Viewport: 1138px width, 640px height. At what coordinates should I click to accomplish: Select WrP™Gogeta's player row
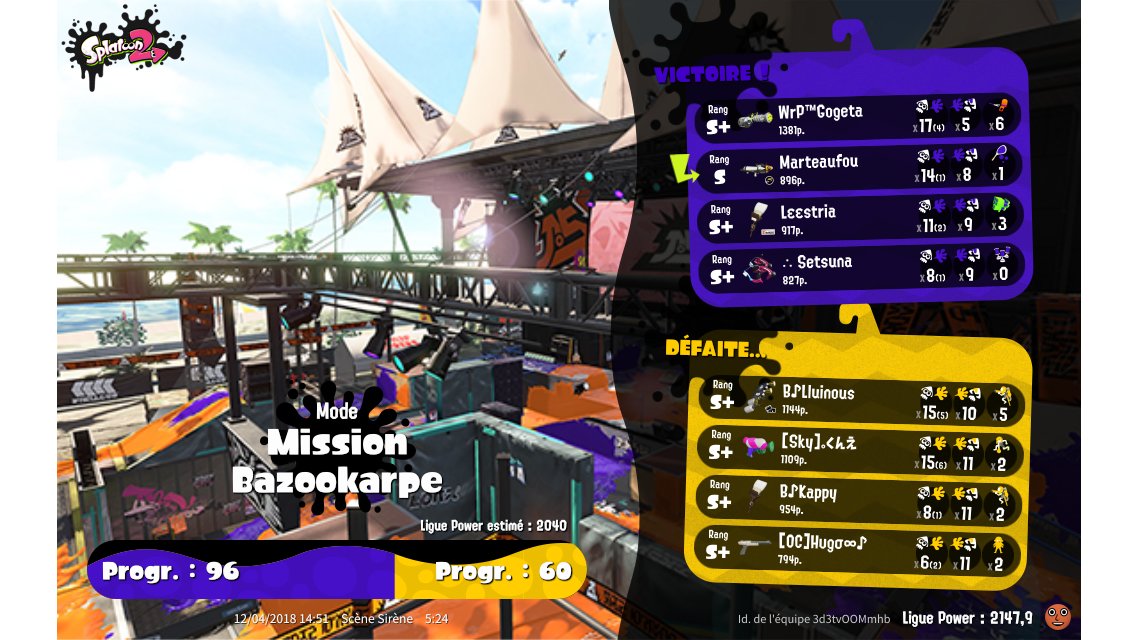[860, 117]
